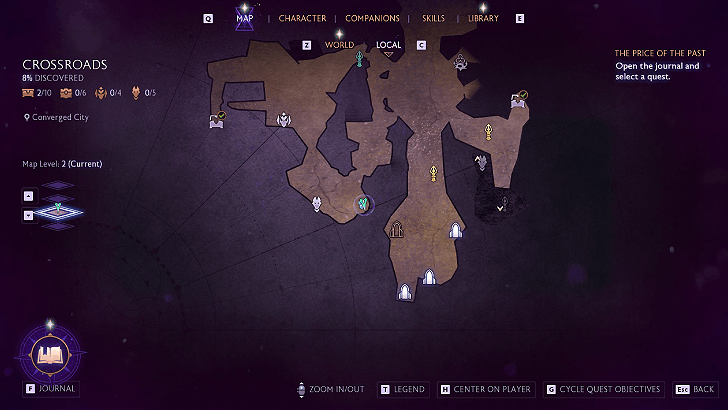Go to the Skills tab
The height and width of the screenshot is (410, 728).
[x=434, y=18]
